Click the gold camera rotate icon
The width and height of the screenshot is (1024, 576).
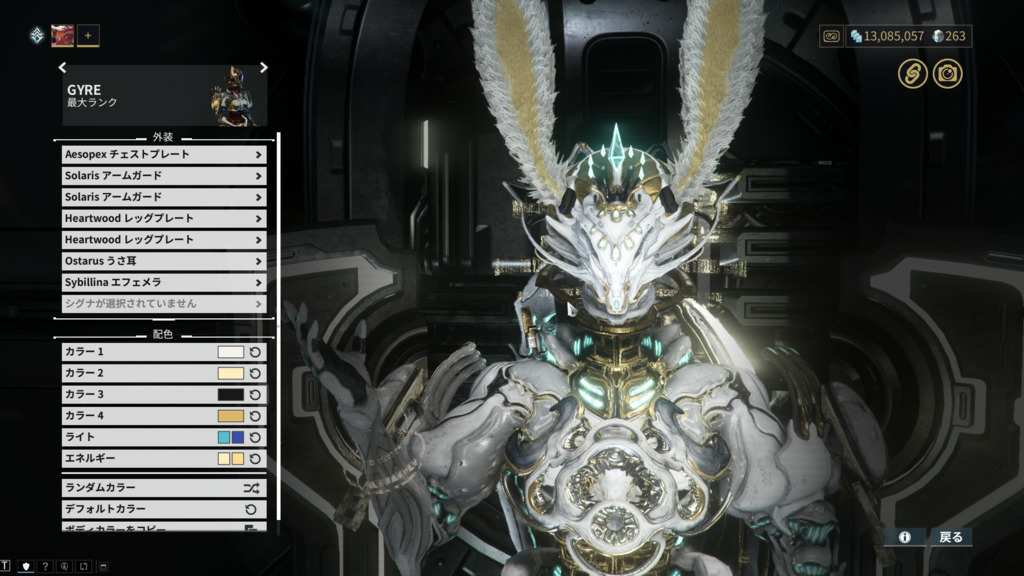[x=947, y=73]
